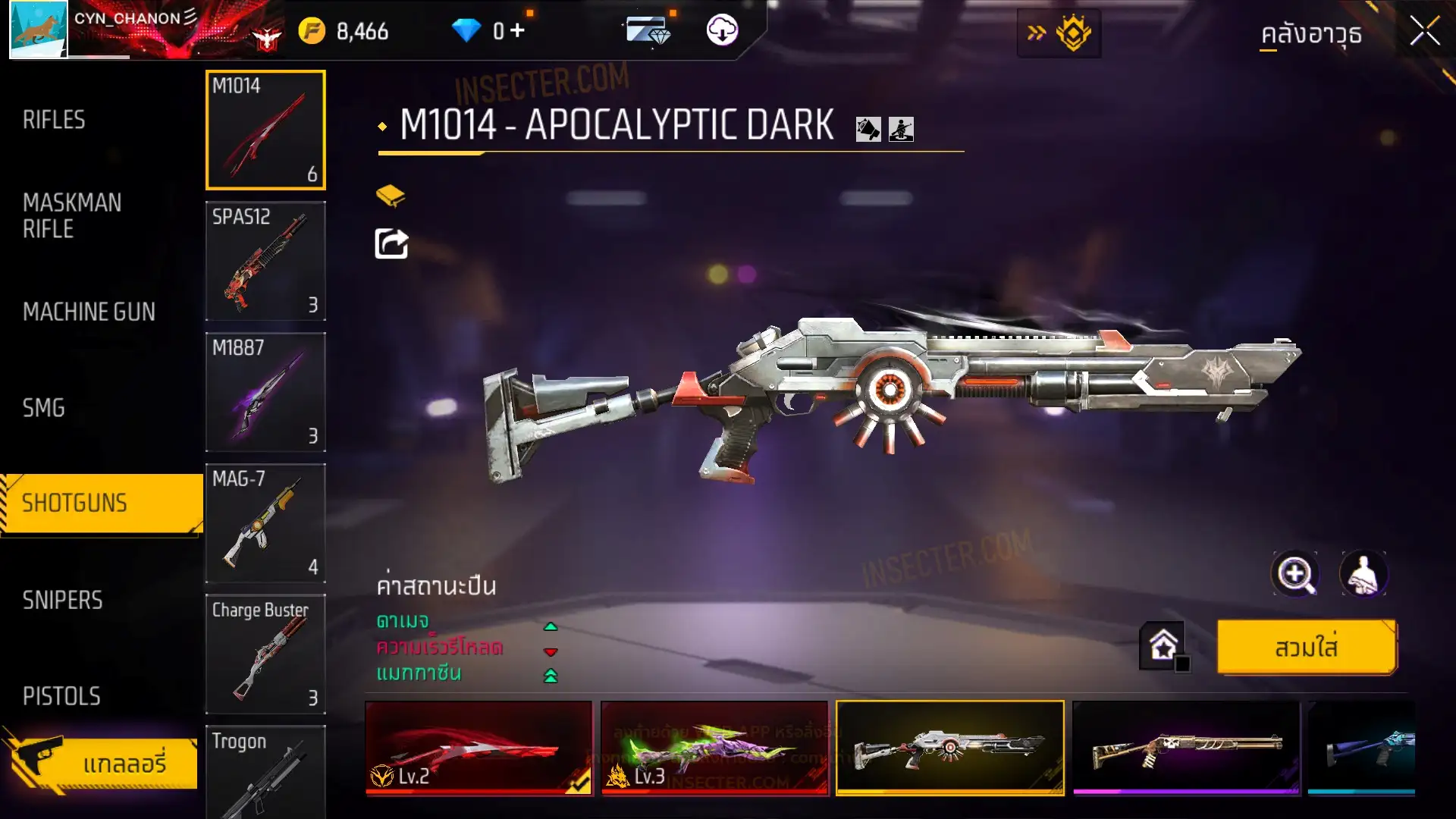Zoom in with the magnifier icon
The height and width of the screenshot is (819, 1456).
[1294, 574]
